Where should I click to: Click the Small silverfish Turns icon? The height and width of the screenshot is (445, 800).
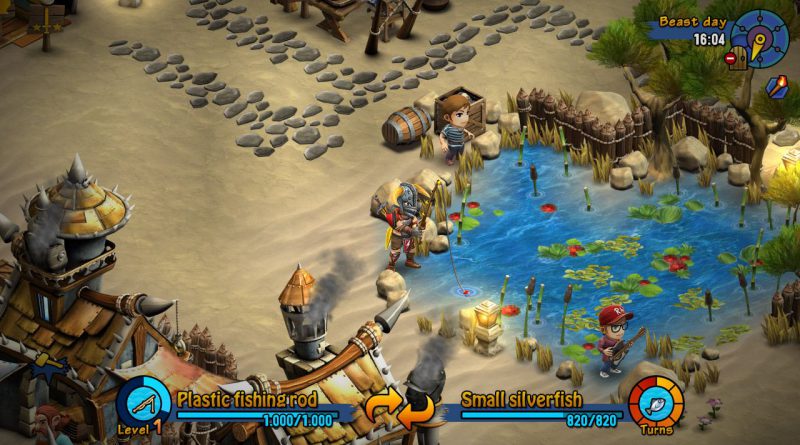click(655, 403)
